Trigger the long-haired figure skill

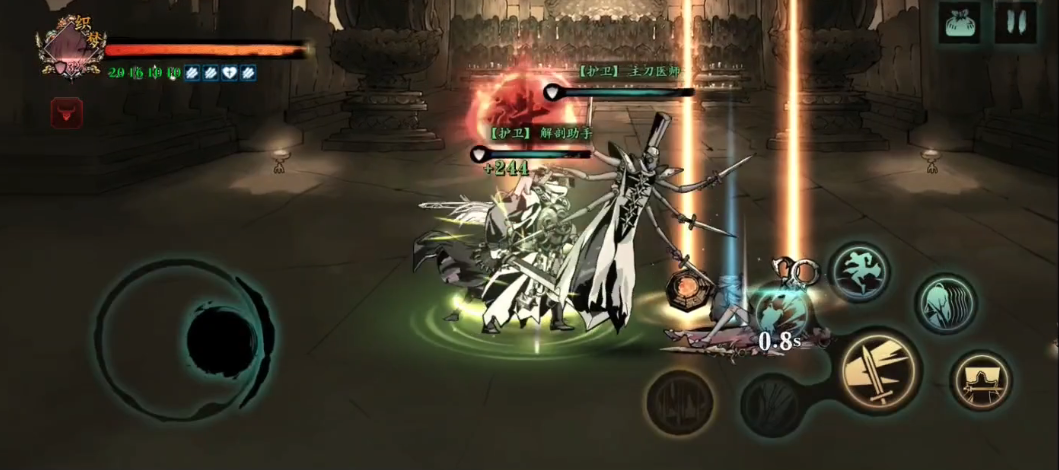pos(945,303)
